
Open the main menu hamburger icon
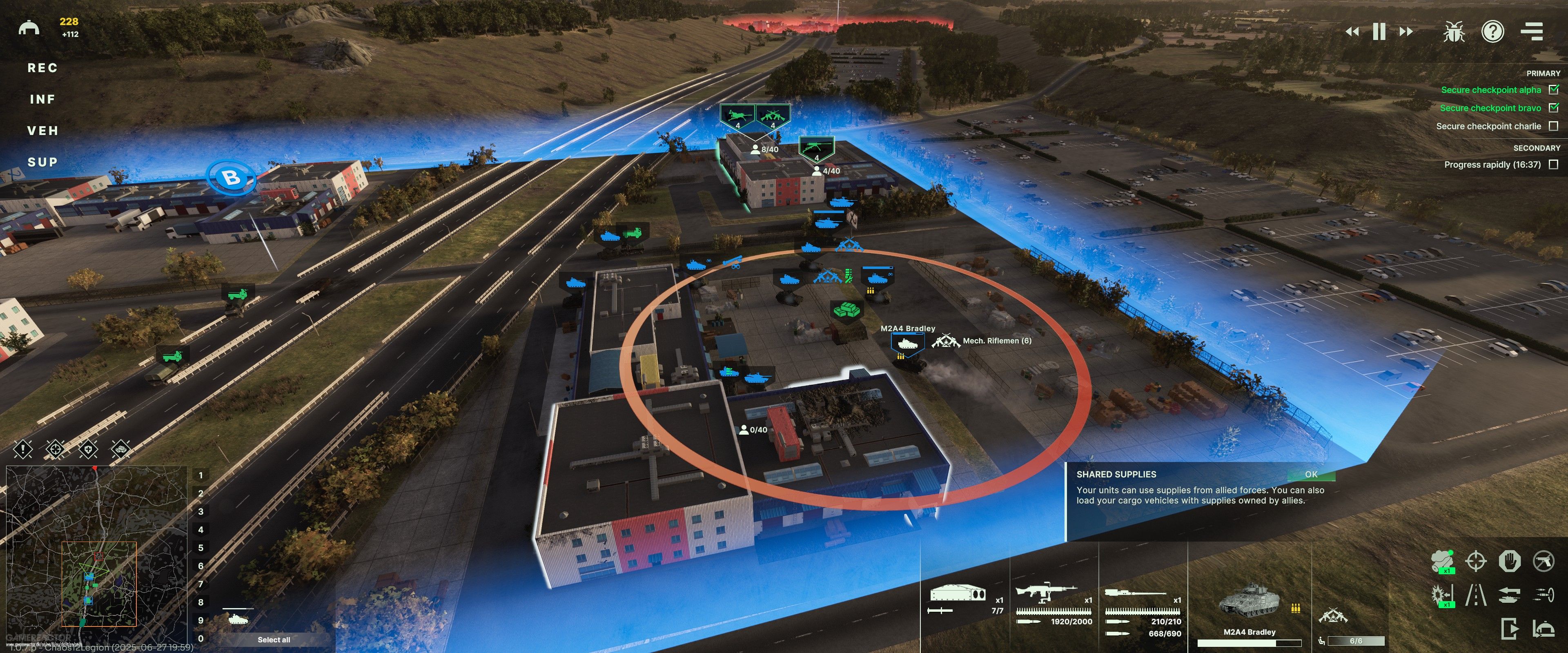coord(1532,32)
